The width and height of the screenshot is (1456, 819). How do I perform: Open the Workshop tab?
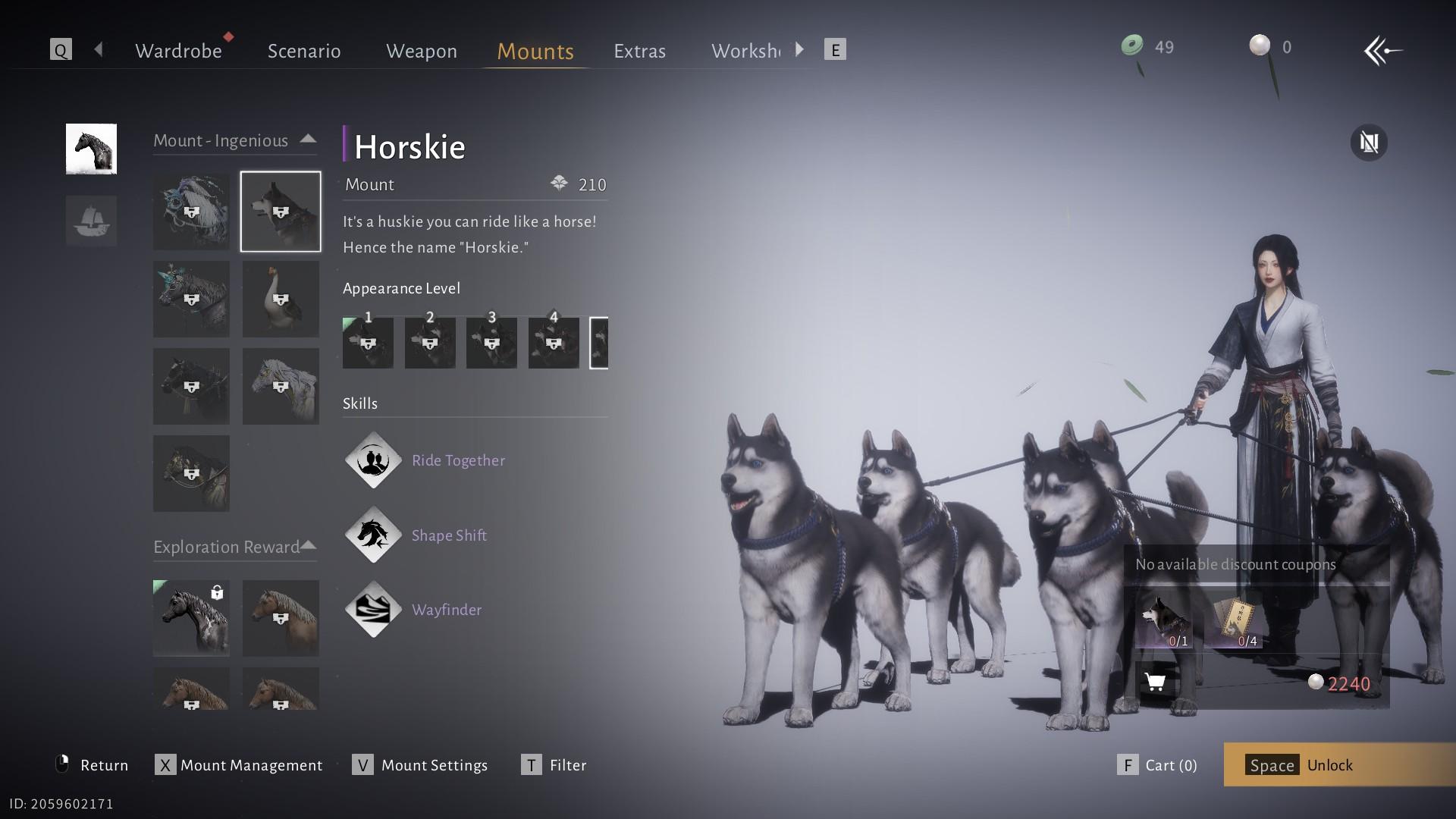click(x=745, y=51)
